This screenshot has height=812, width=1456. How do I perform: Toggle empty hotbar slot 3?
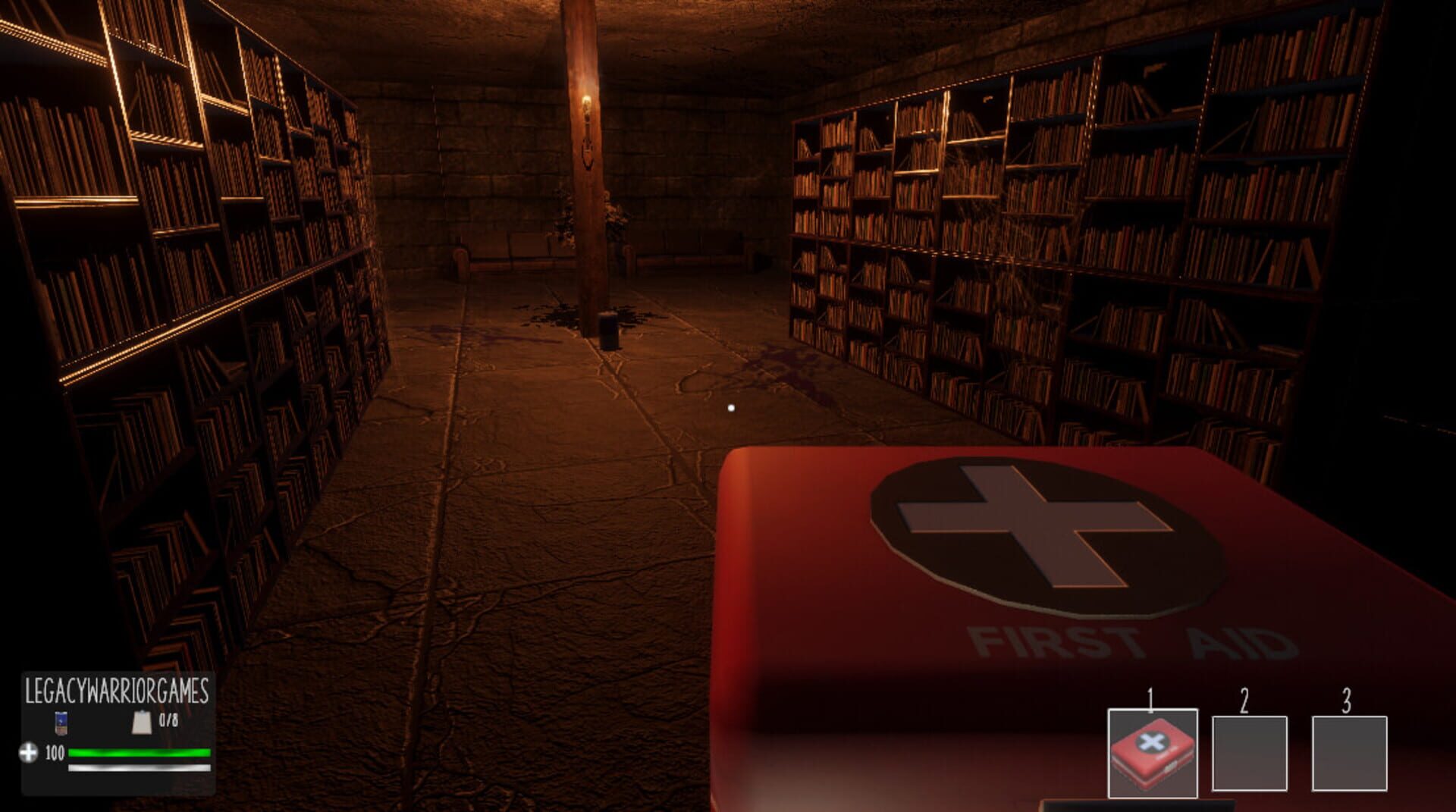(1349, 754)
